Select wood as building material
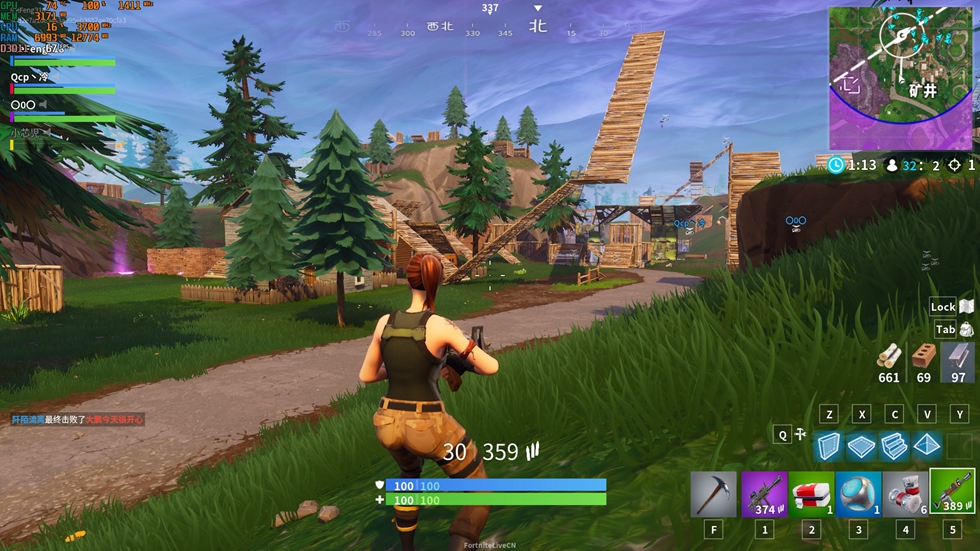Viewport: 980px width, 551px height. [888, 356]
